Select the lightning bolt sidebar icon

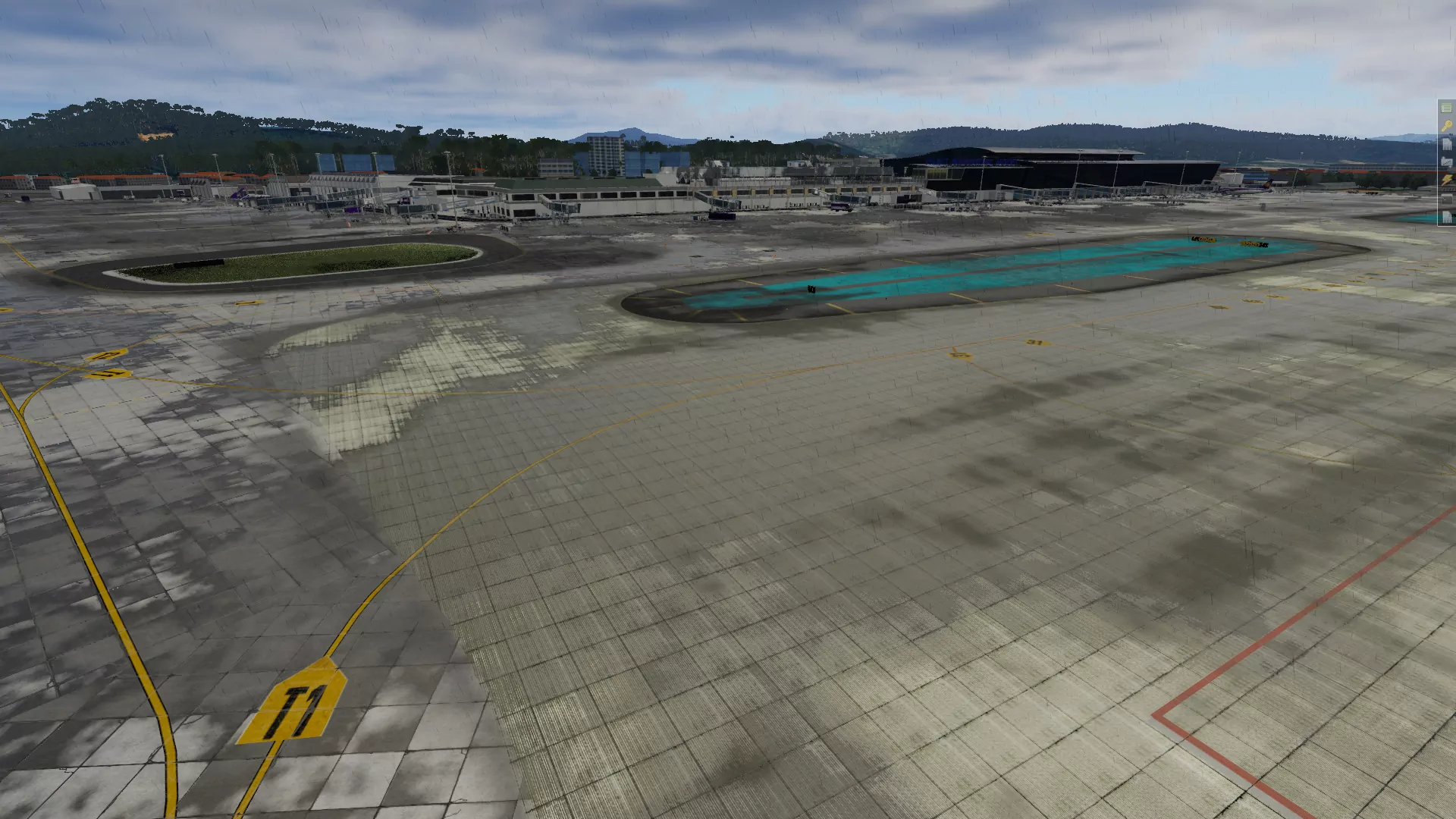click(x=1447, y=180)
